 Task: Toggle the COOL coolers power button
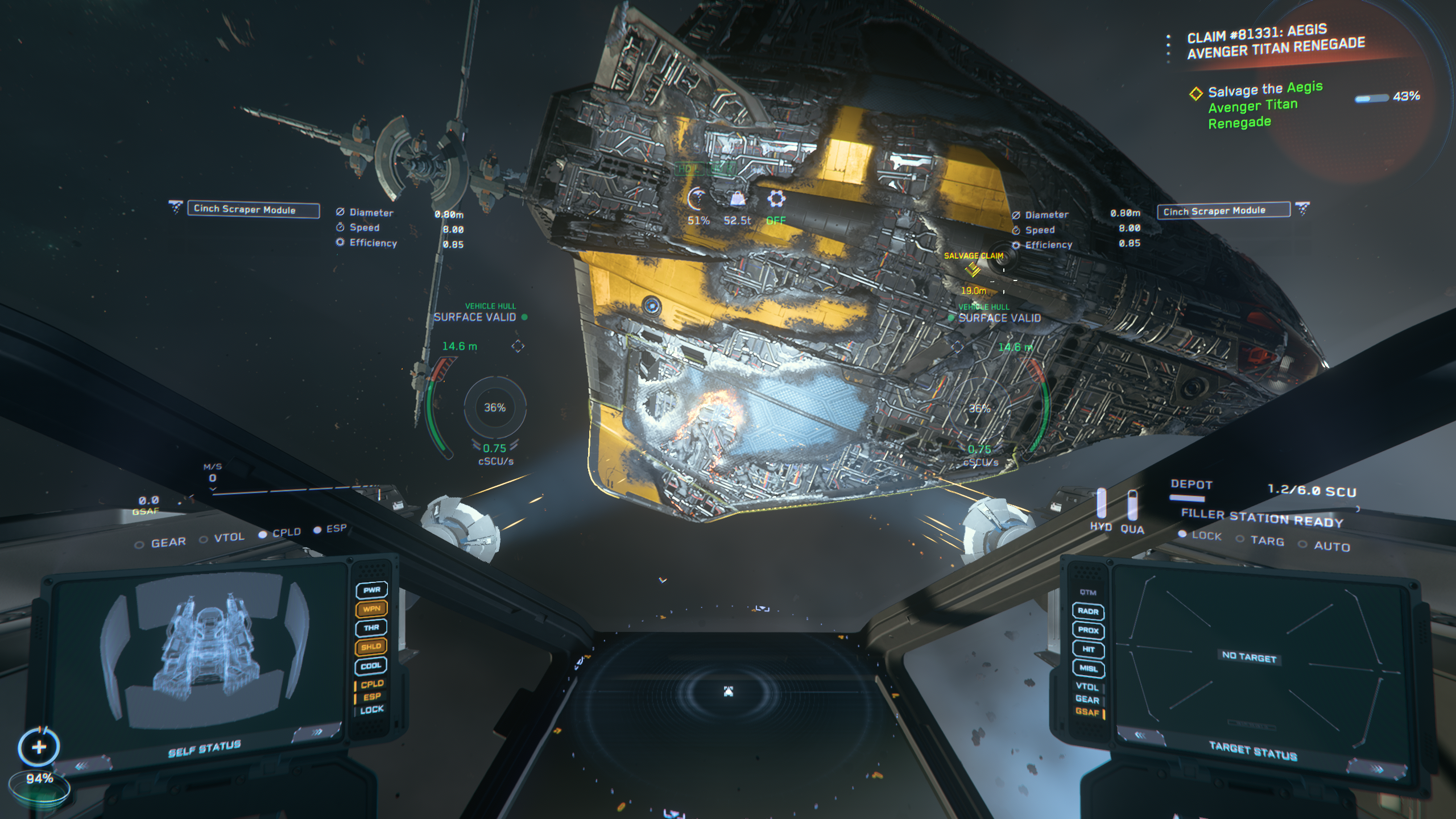tap(371, 665)
